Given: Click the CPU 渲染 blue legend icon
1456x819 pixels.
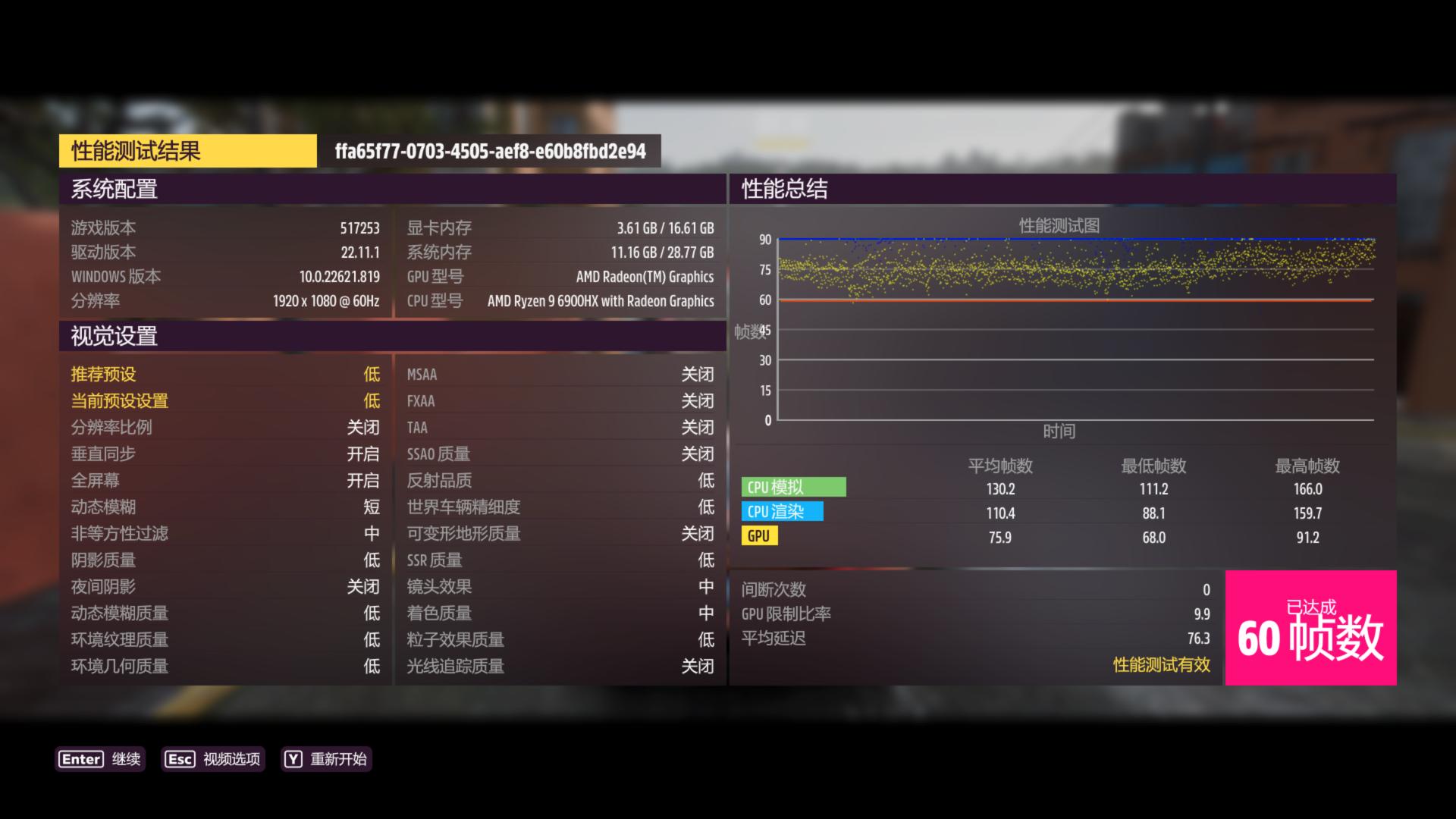Looking at the screenshot, I should point(783,512).
